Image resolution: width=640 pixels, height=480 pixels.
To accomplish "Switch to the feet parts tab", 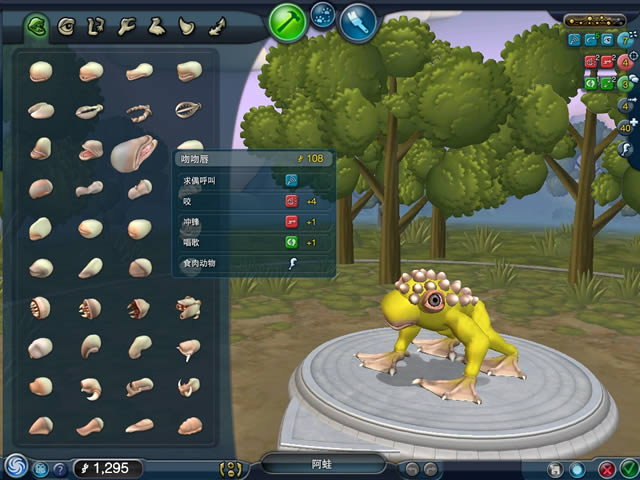I will (157, 24).
